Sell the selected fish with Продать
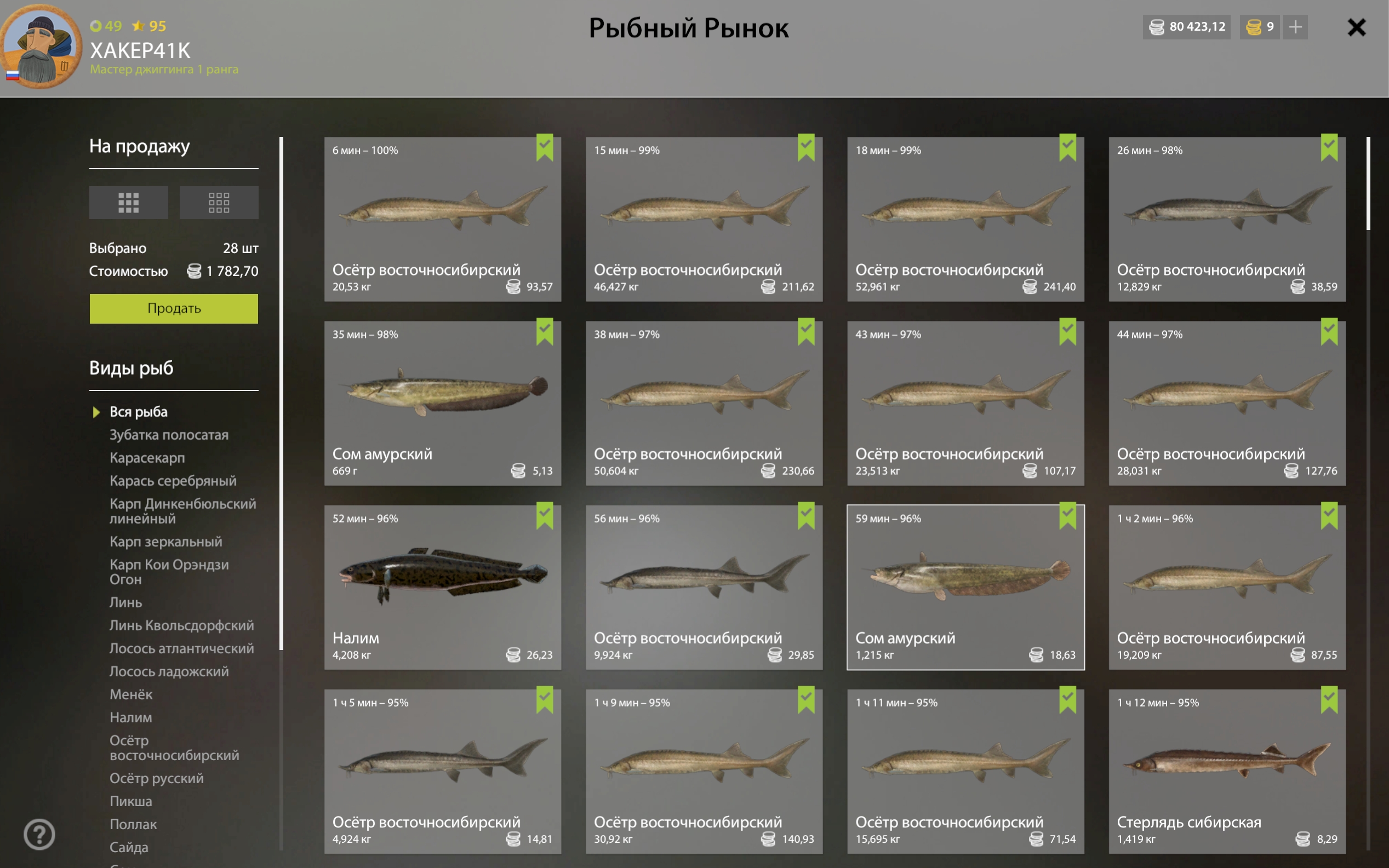1389x868 pixels. (173, 308)
